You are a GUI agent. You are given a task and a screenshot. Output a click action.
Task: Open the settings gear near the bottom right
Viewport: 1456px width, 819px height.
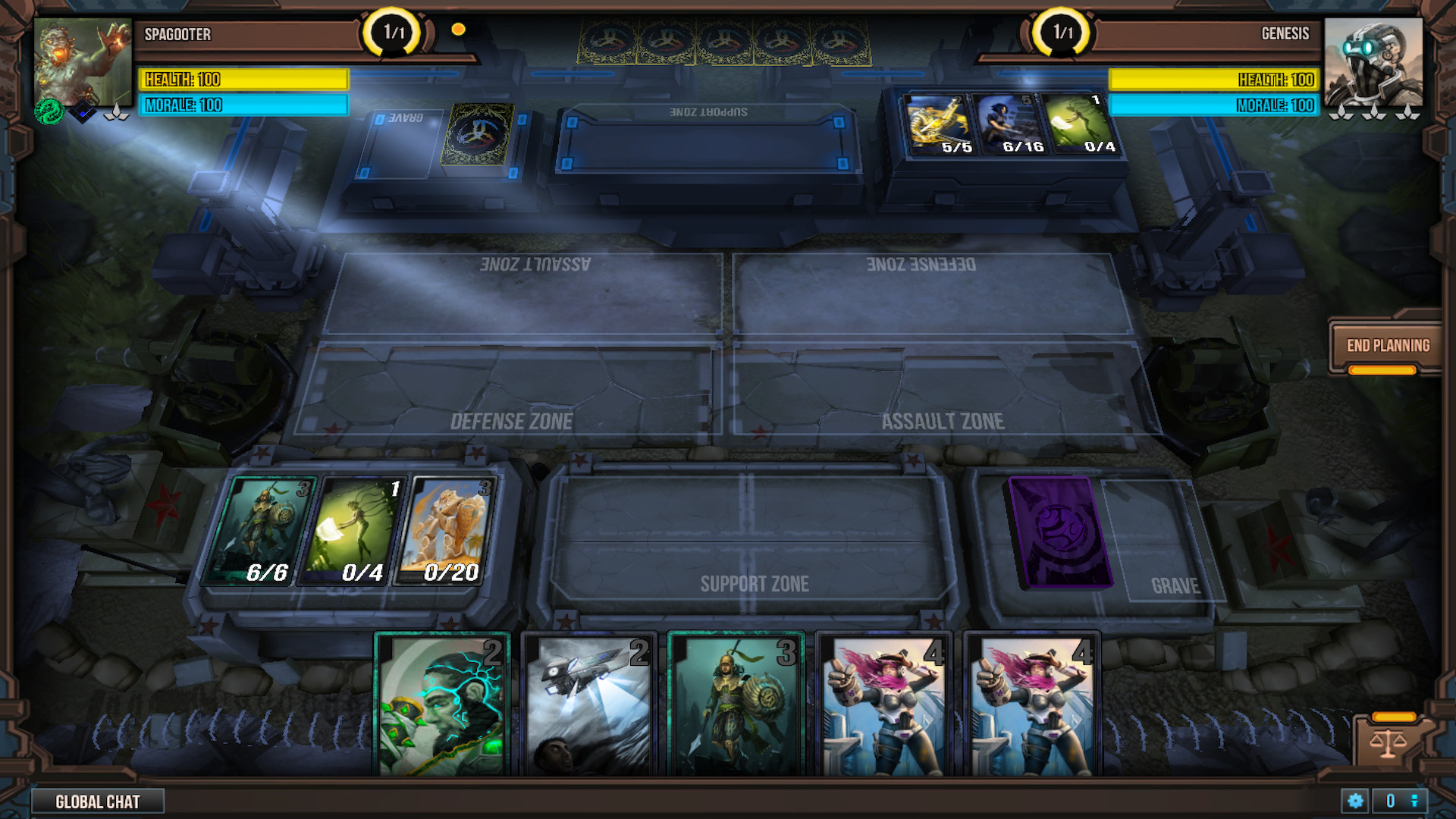point(1354,800)
